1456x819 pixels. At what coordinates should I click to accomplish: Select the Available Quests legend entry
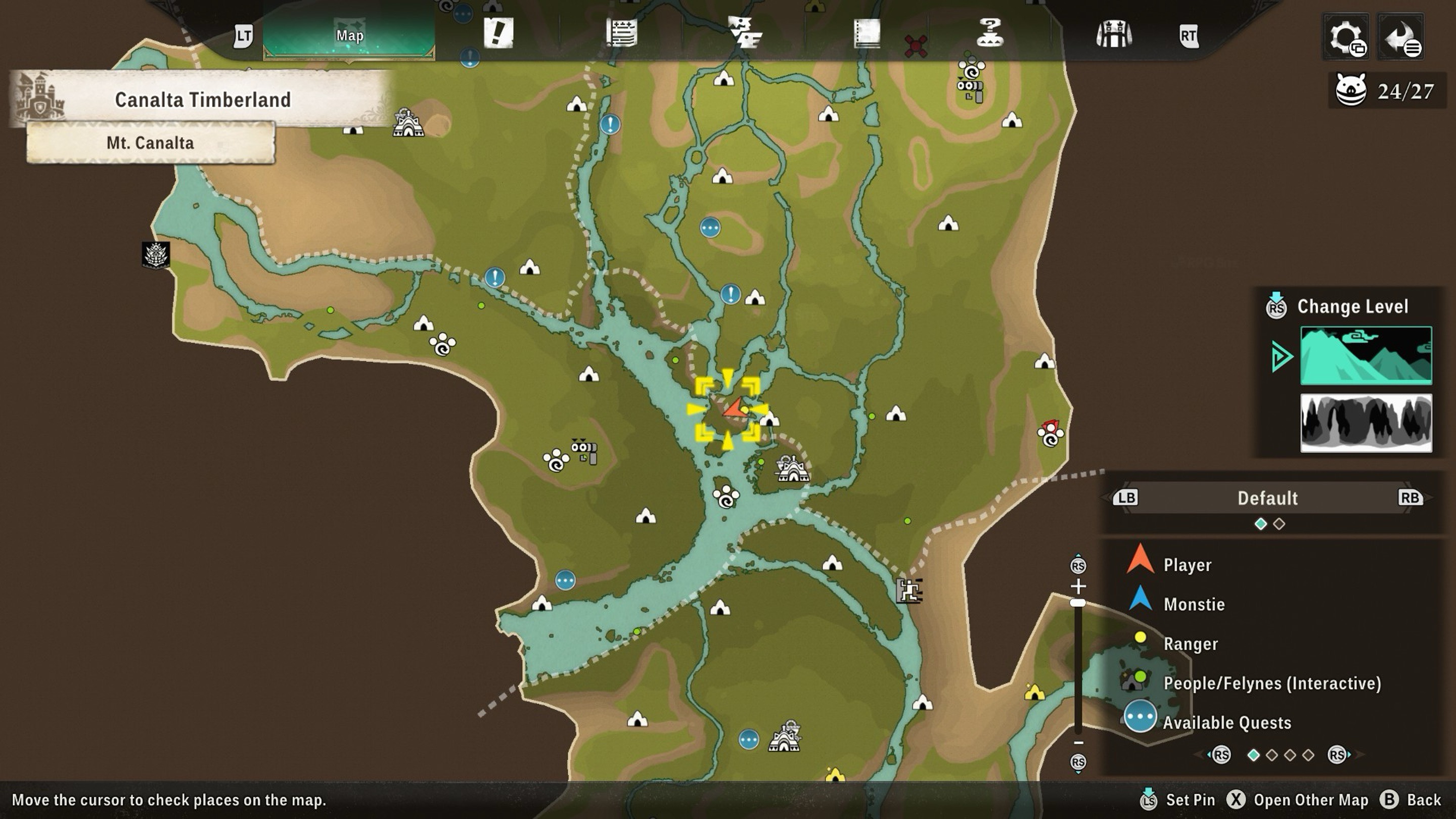1226,722
